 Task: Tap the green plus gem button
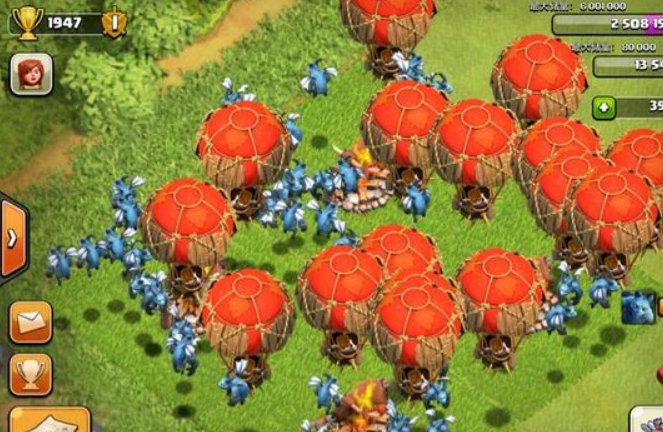coord(603,107)
